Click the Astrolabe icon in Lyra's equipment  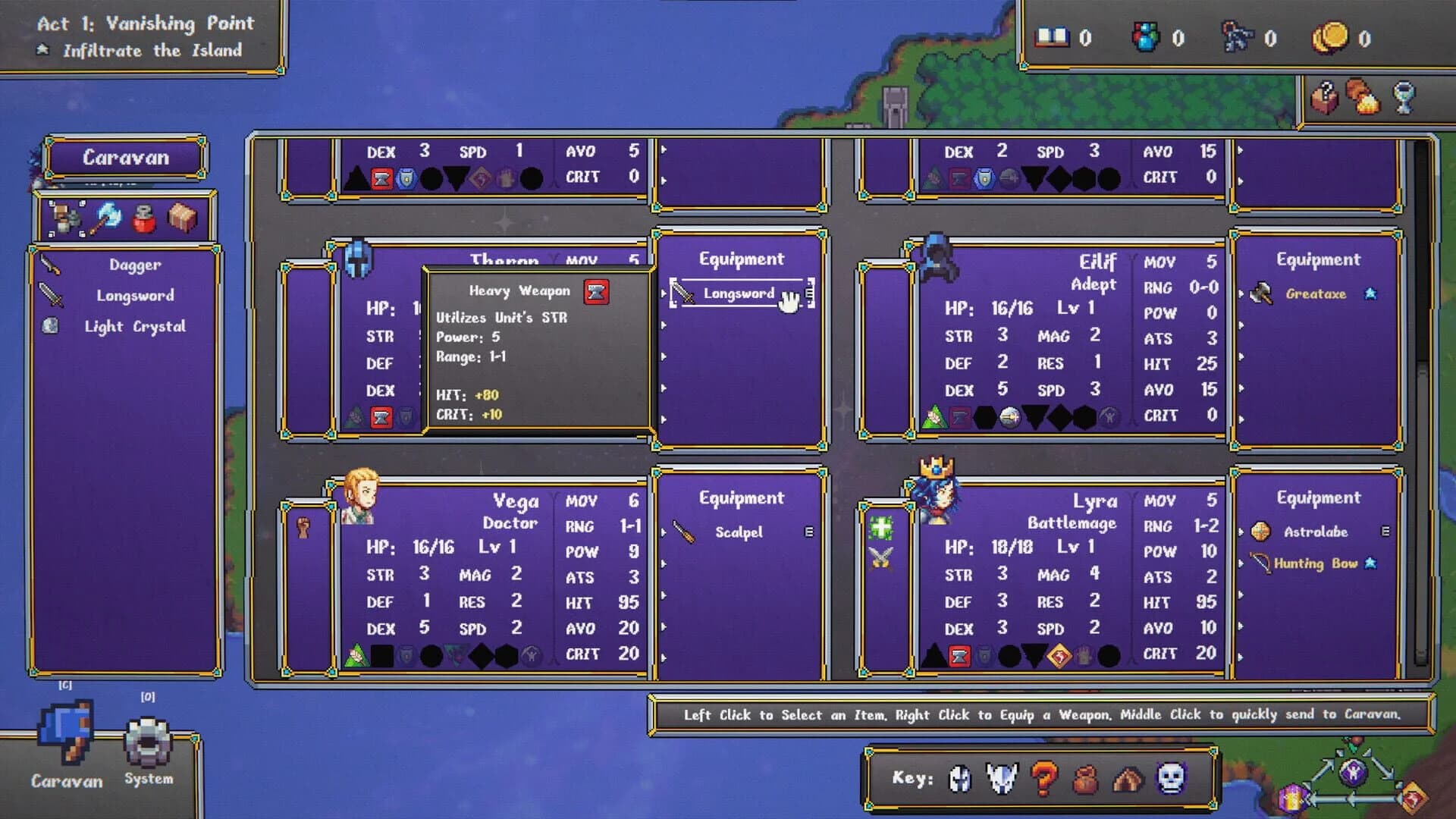point(1261,532)
